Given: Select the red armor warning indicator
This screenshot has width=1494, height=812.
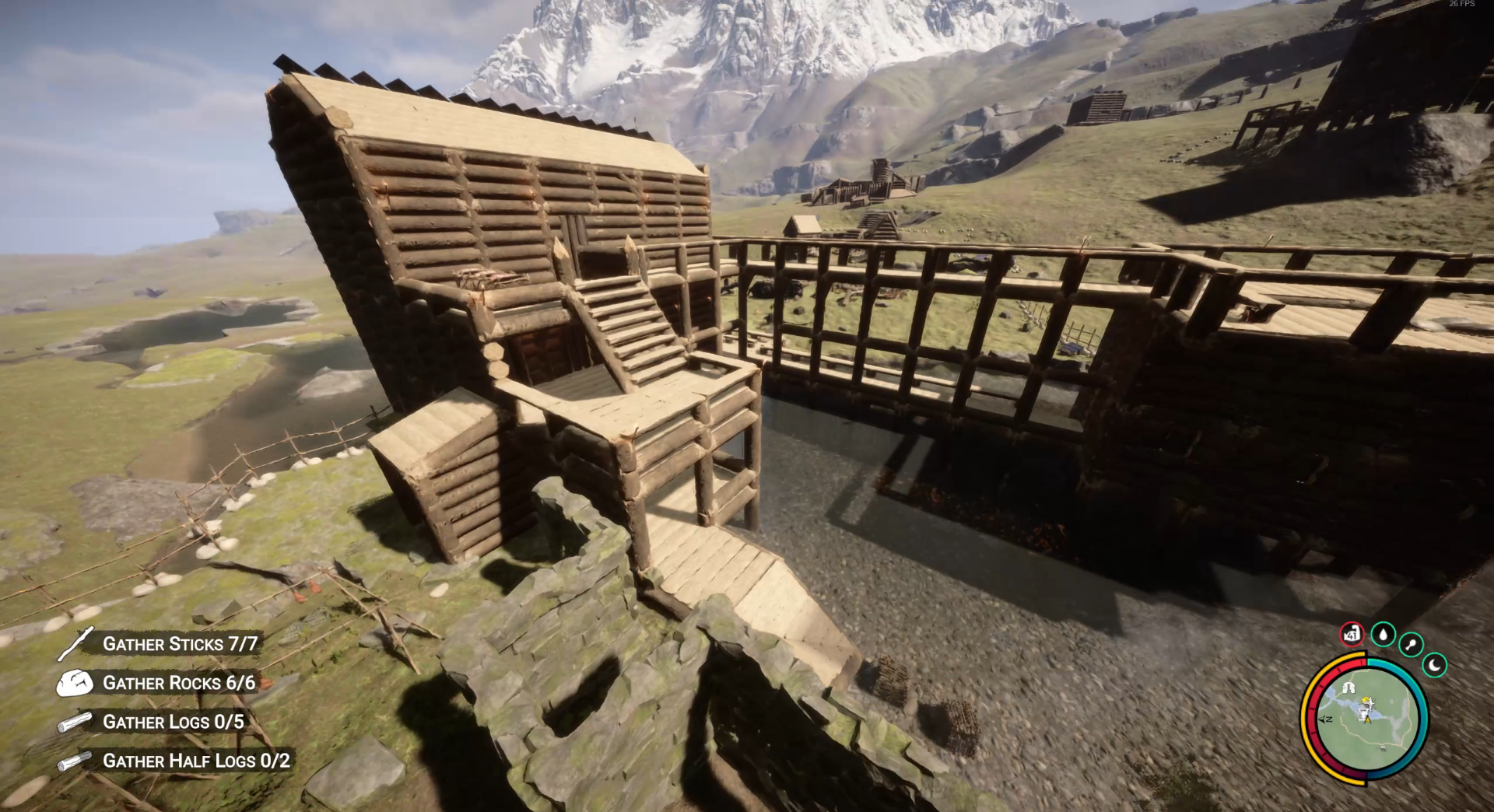Looking at the screenshot, I should click(1352, 635).
